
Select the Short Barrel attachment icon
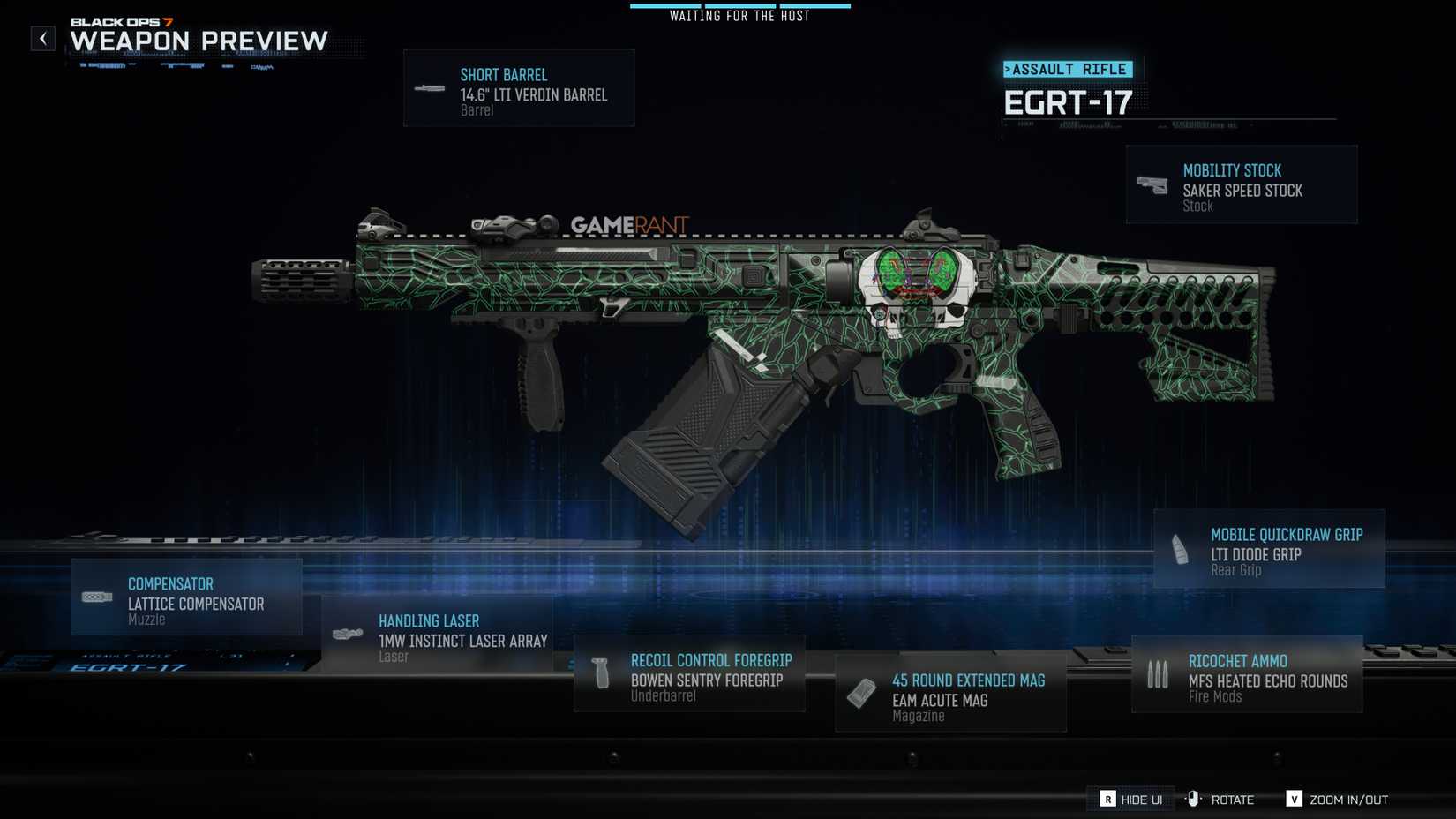pos(429,87)
